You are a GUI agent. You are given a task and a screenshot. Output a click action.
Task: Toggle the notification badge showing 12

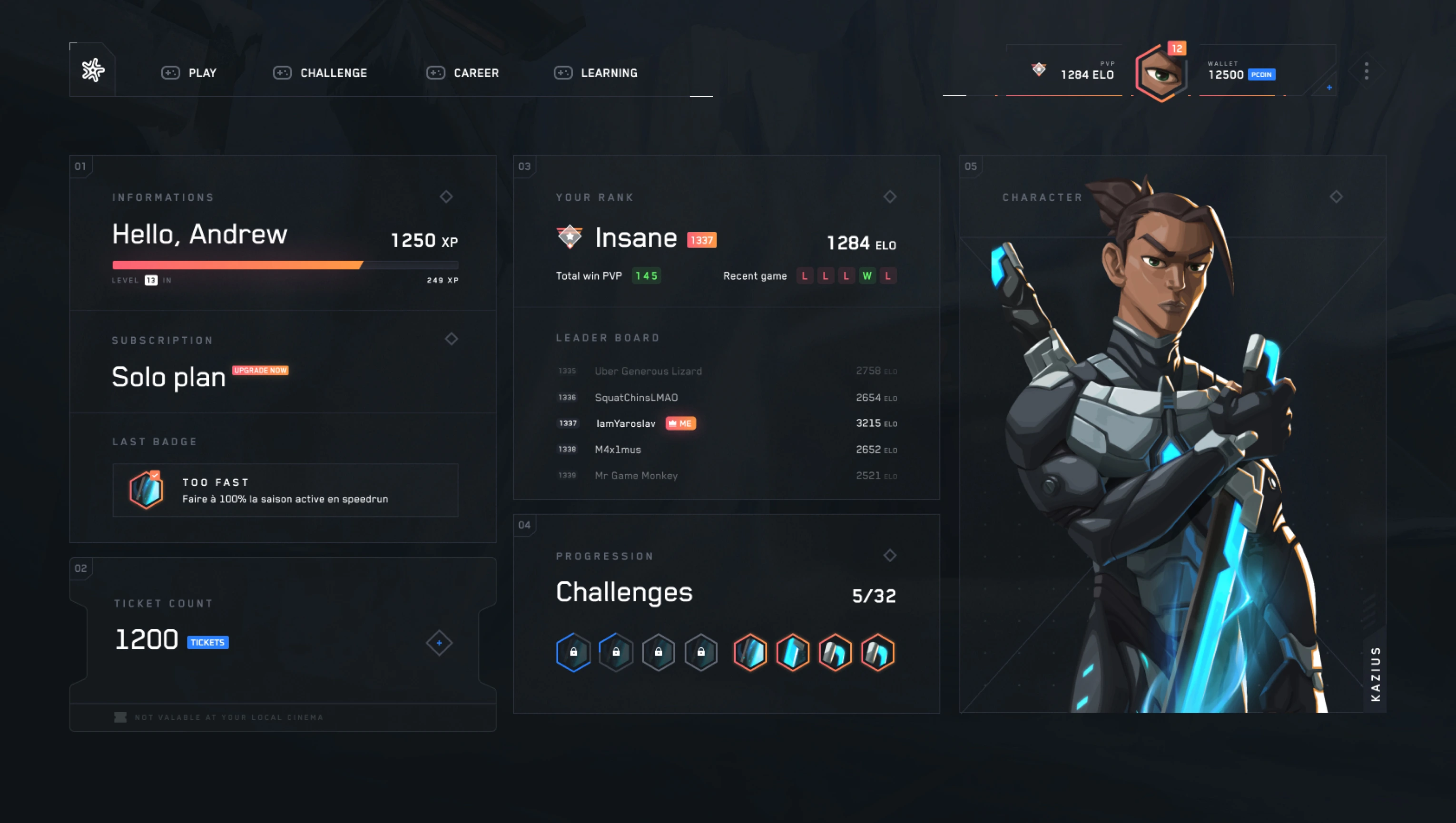(1176, 49)
